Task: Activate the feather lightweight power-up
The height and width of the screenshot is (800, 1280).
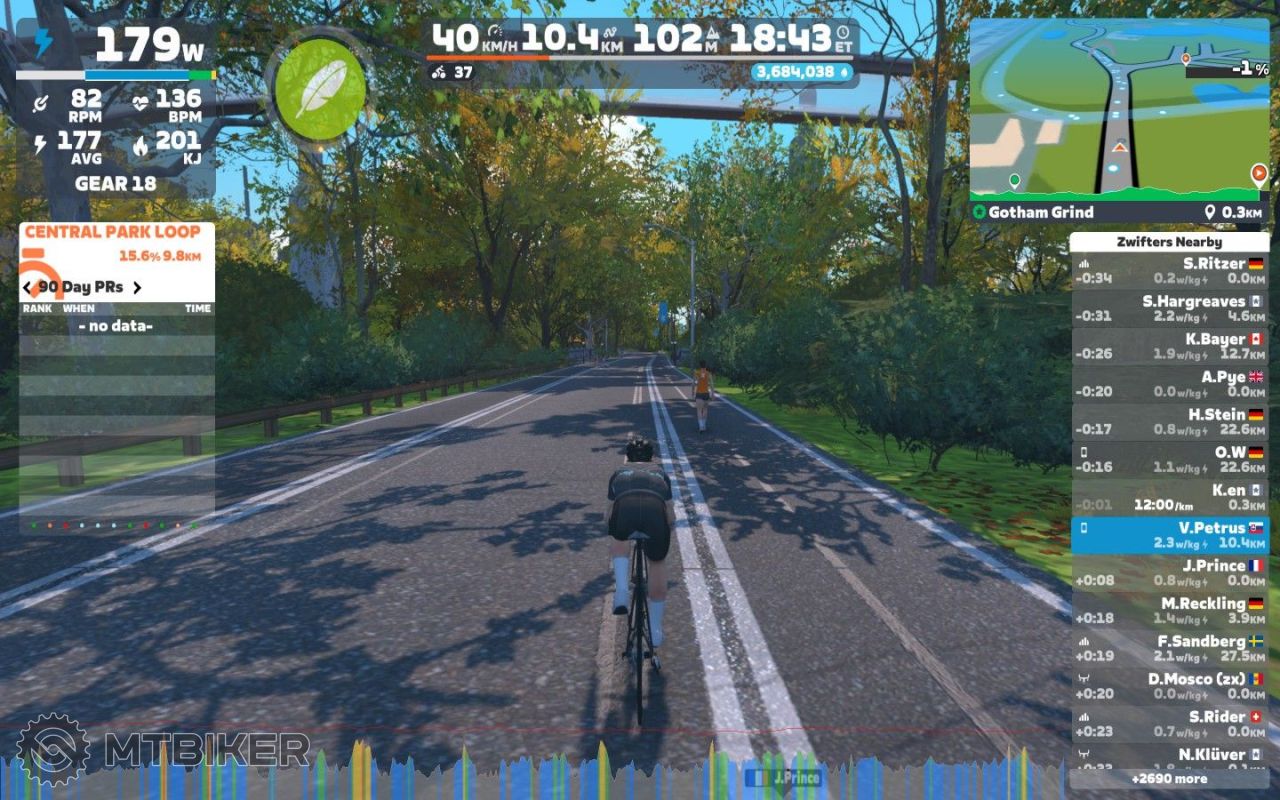Action: pyautogui.click(x=320, y=90)
